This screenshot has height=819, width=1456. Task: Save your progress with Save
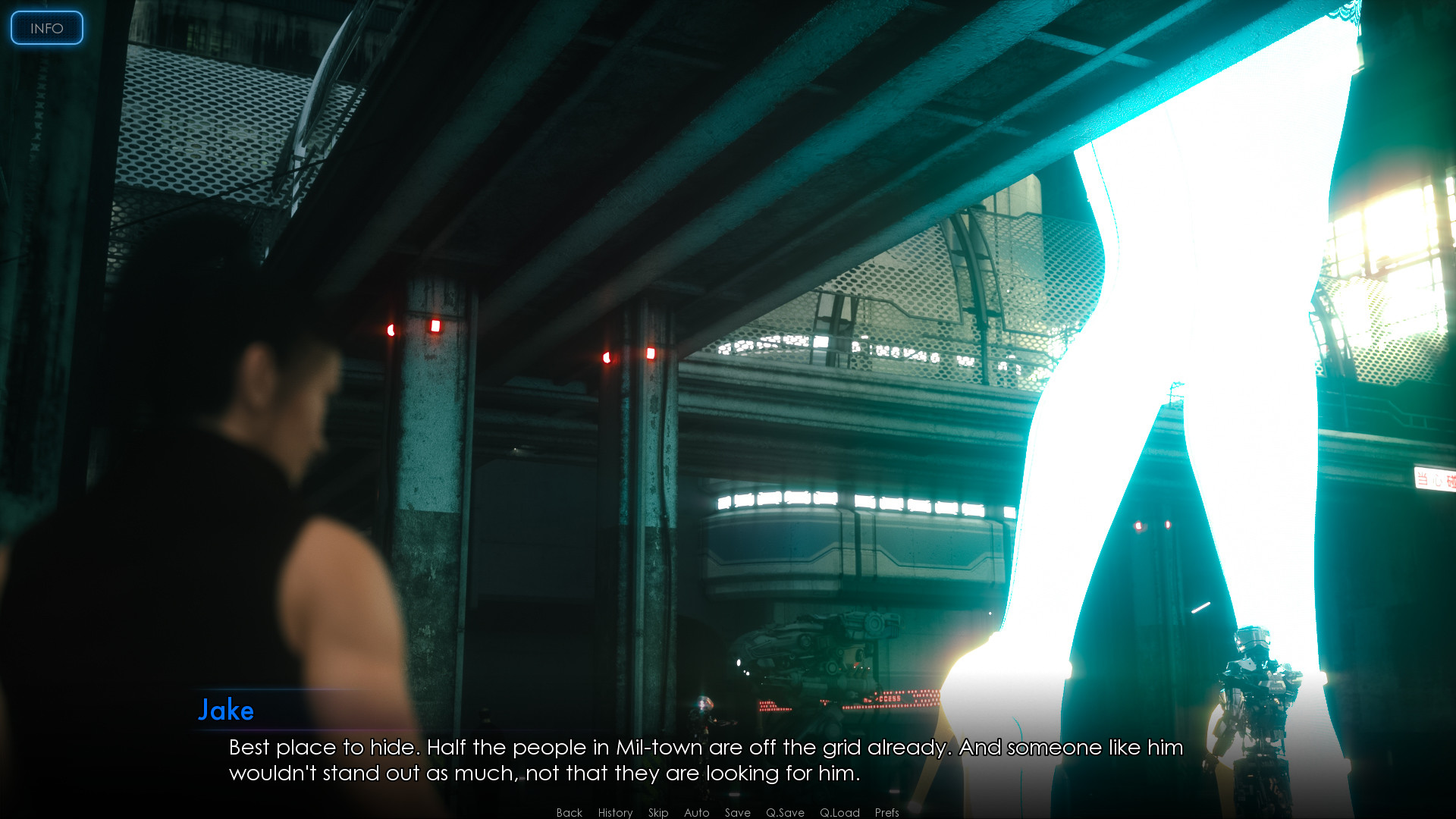(x=737, y=812)
